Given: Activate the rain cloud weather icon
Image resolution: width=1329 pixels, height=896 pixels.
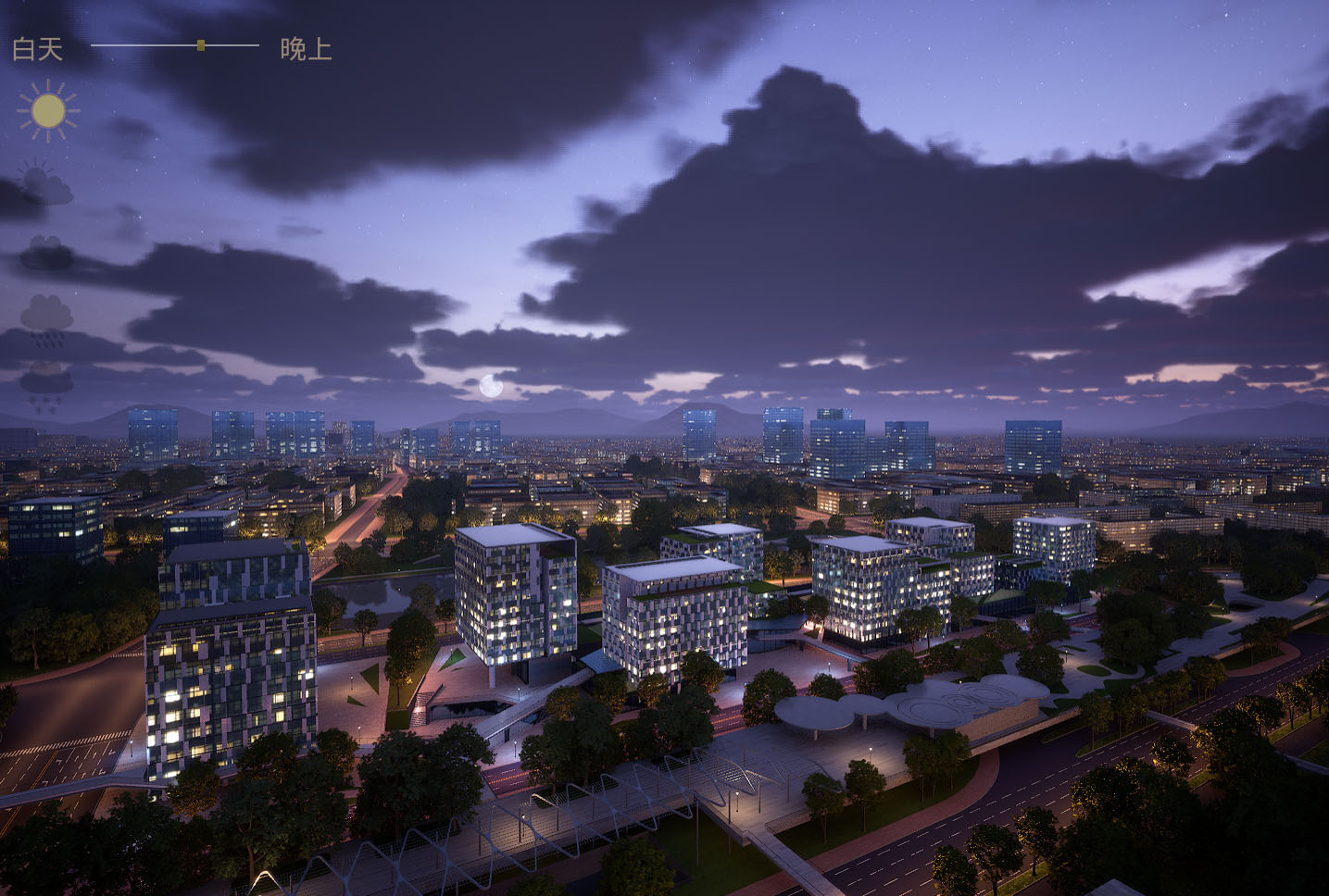Looking at the screenshot, I should coord(46,319).
